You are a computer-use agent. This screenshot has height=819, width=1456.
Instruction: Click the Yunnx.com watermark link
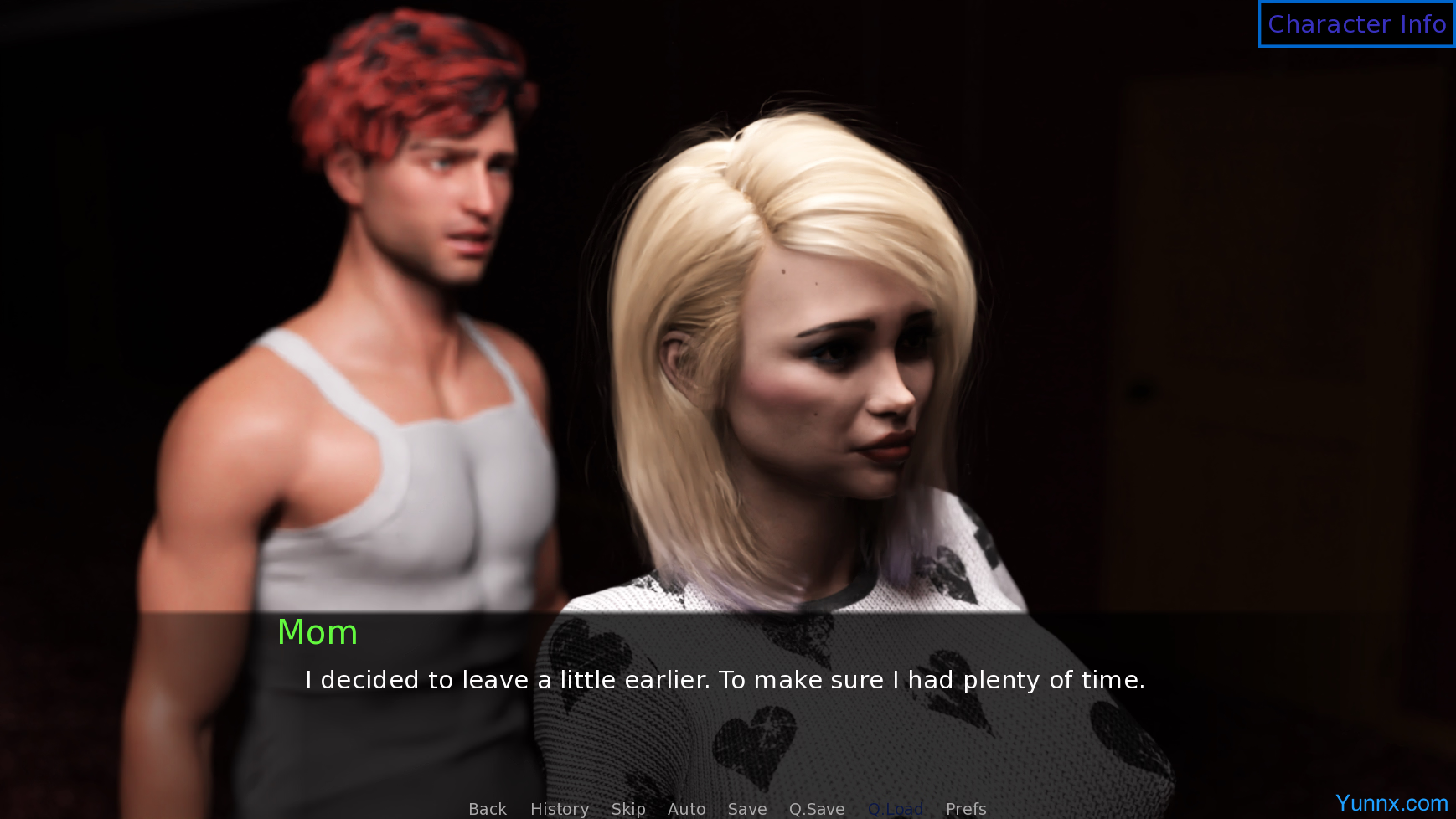1391,803
